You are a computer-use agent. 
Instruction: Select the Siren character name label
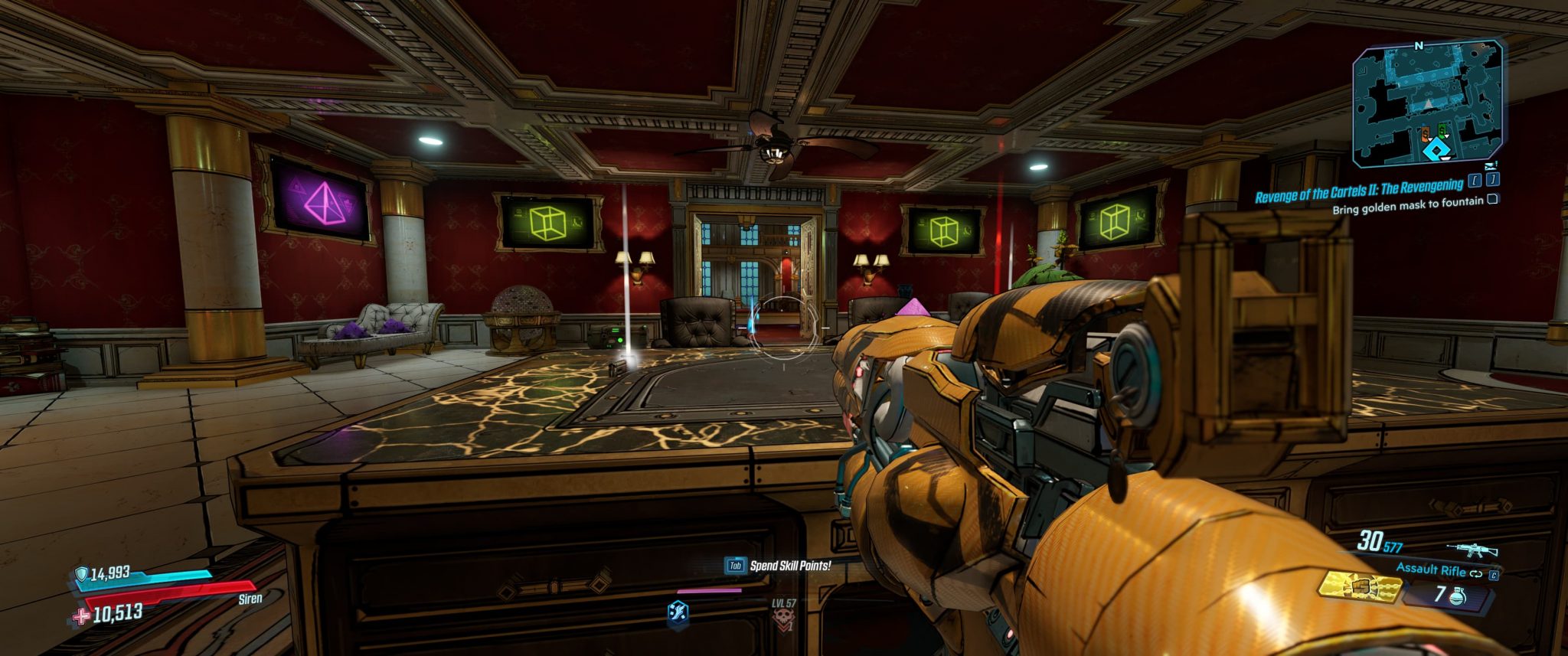click(250, 599)
